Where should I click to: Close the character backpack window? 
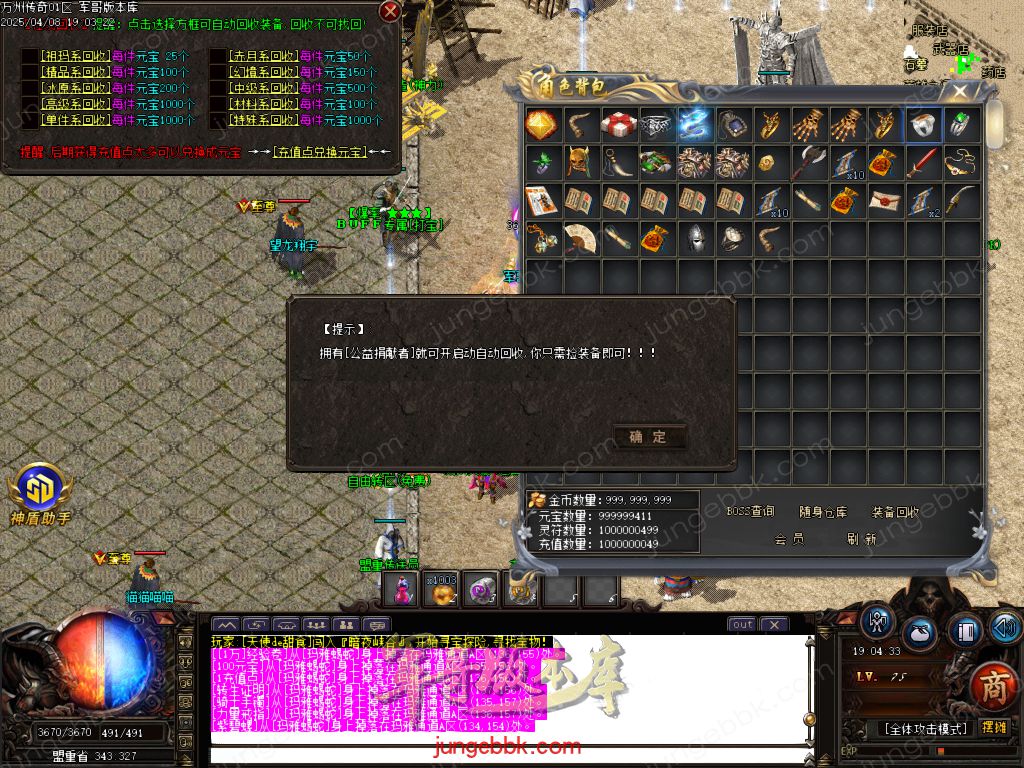pyautogui.click(x=960, y=91)
